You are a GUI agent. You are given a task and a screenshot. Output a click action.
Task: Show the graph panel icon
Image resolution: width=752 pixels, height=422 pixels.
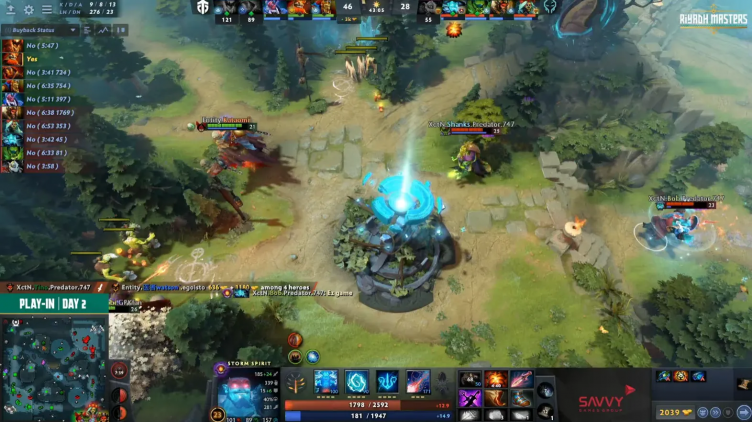click(x=103, y=30)
